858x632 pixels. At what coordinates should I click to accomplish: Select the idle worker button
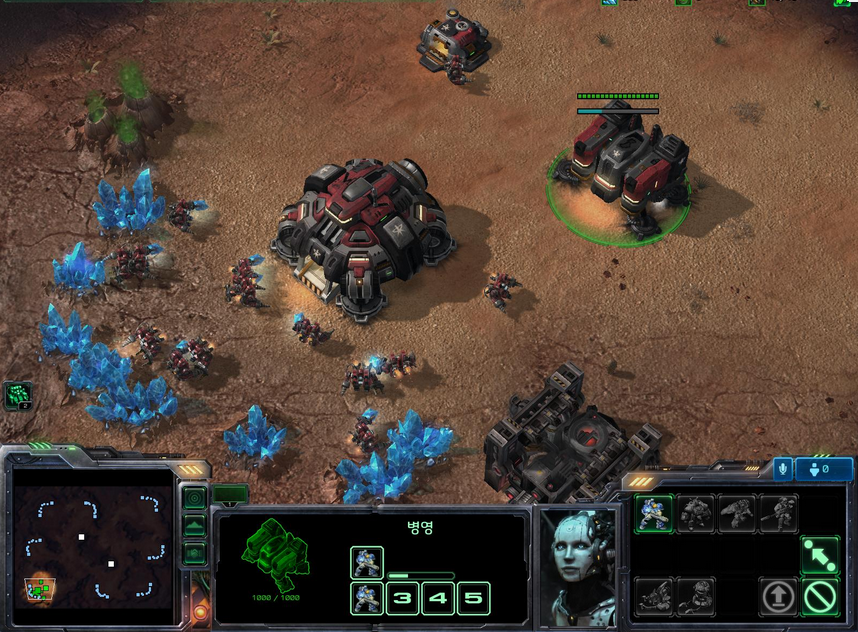click(18, 395)
